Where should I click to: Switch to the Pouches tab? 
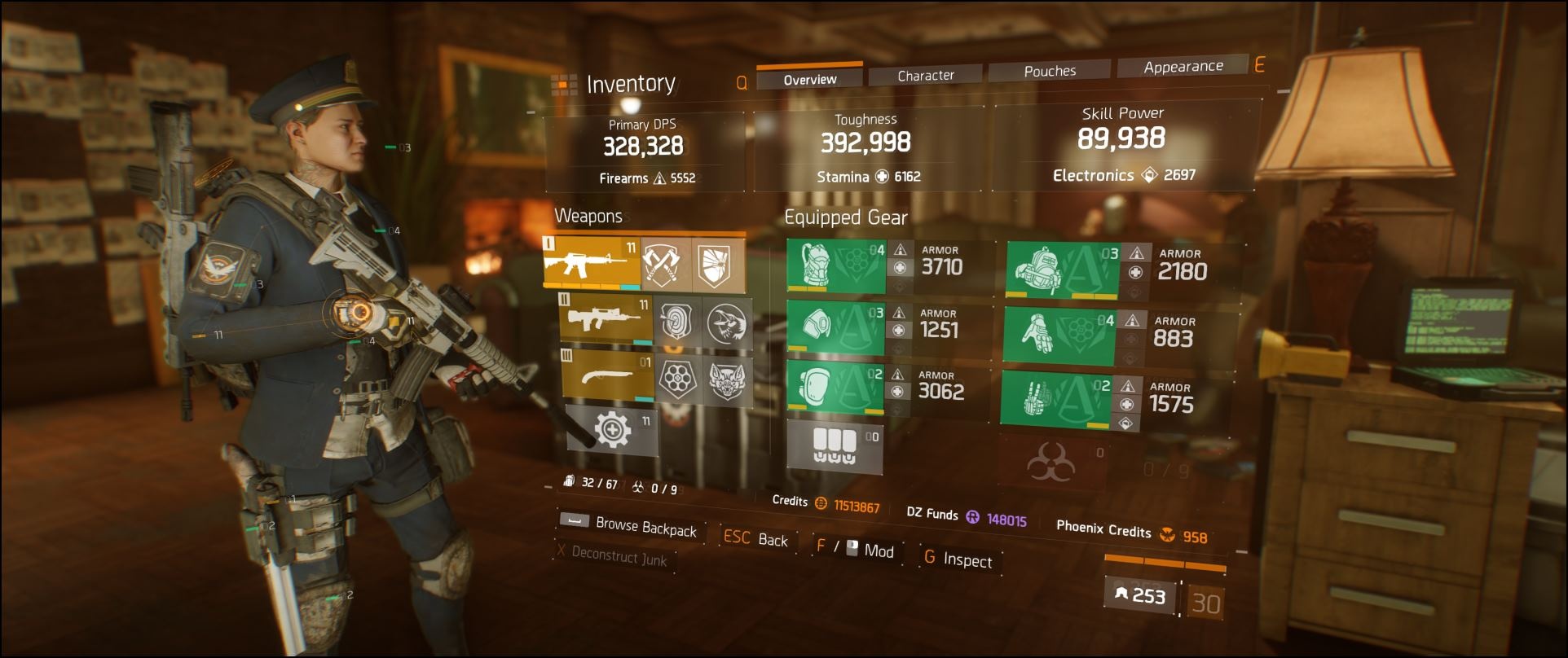coord(1050,72)
